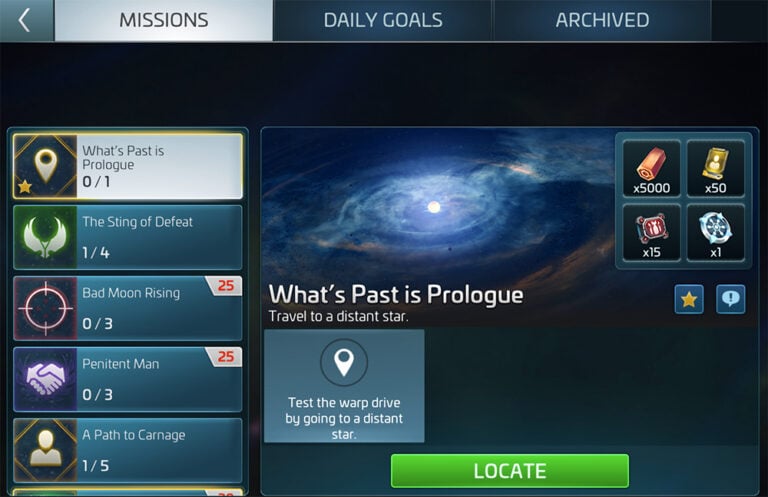Switch to the Daily Goals tab
The image size is (768, 497).
pos(383,20)
